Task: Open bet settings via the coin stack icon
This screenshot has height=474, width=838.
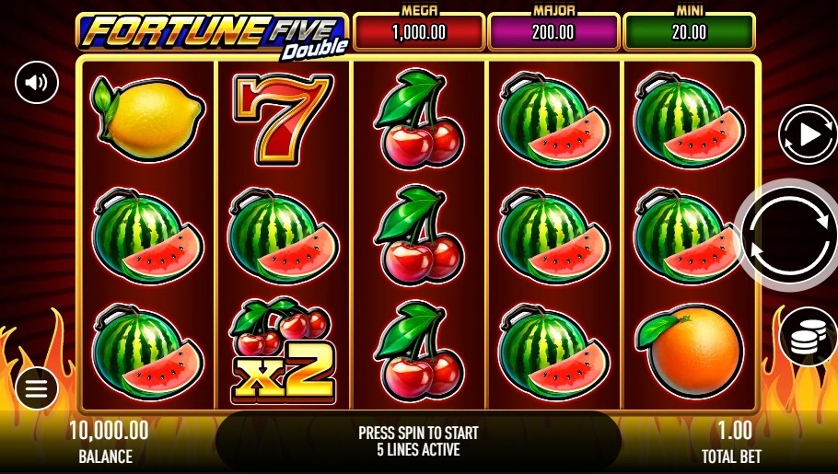Action: click(x=807, y=336)
